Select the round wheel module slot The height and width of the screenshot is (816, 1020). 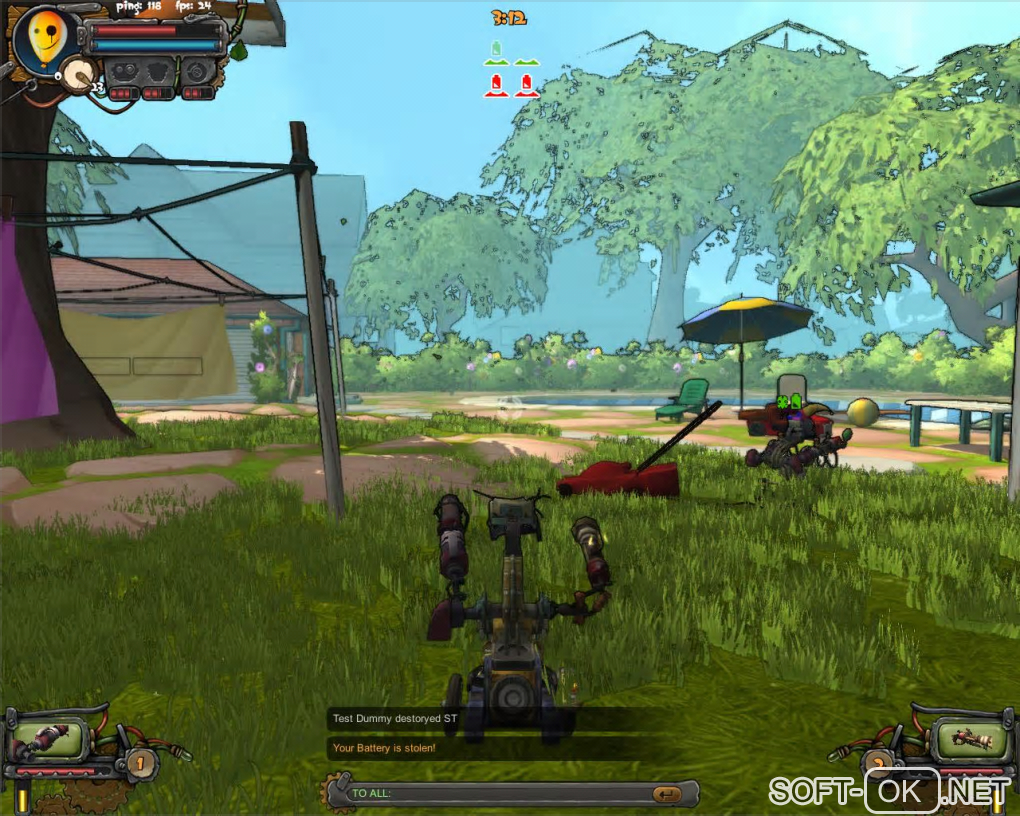pos(197,72)
